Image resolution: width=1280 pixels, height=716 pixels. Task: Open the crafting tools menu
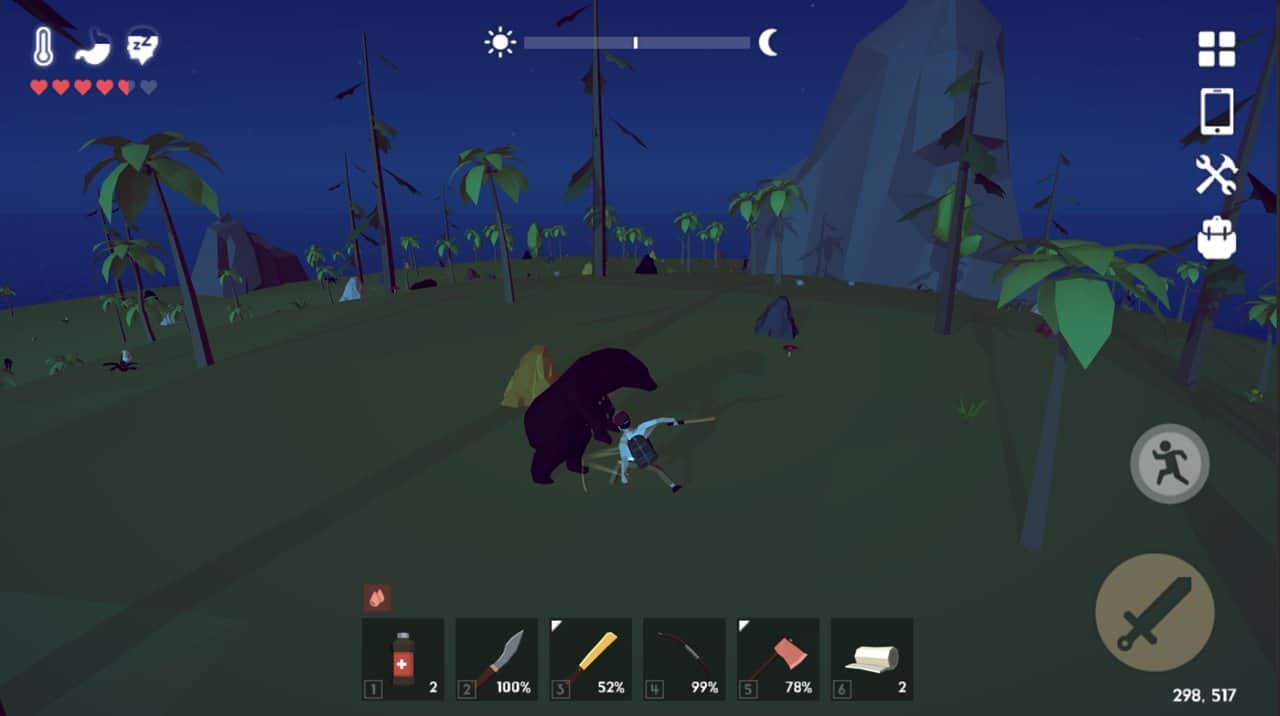point(1216,175)
